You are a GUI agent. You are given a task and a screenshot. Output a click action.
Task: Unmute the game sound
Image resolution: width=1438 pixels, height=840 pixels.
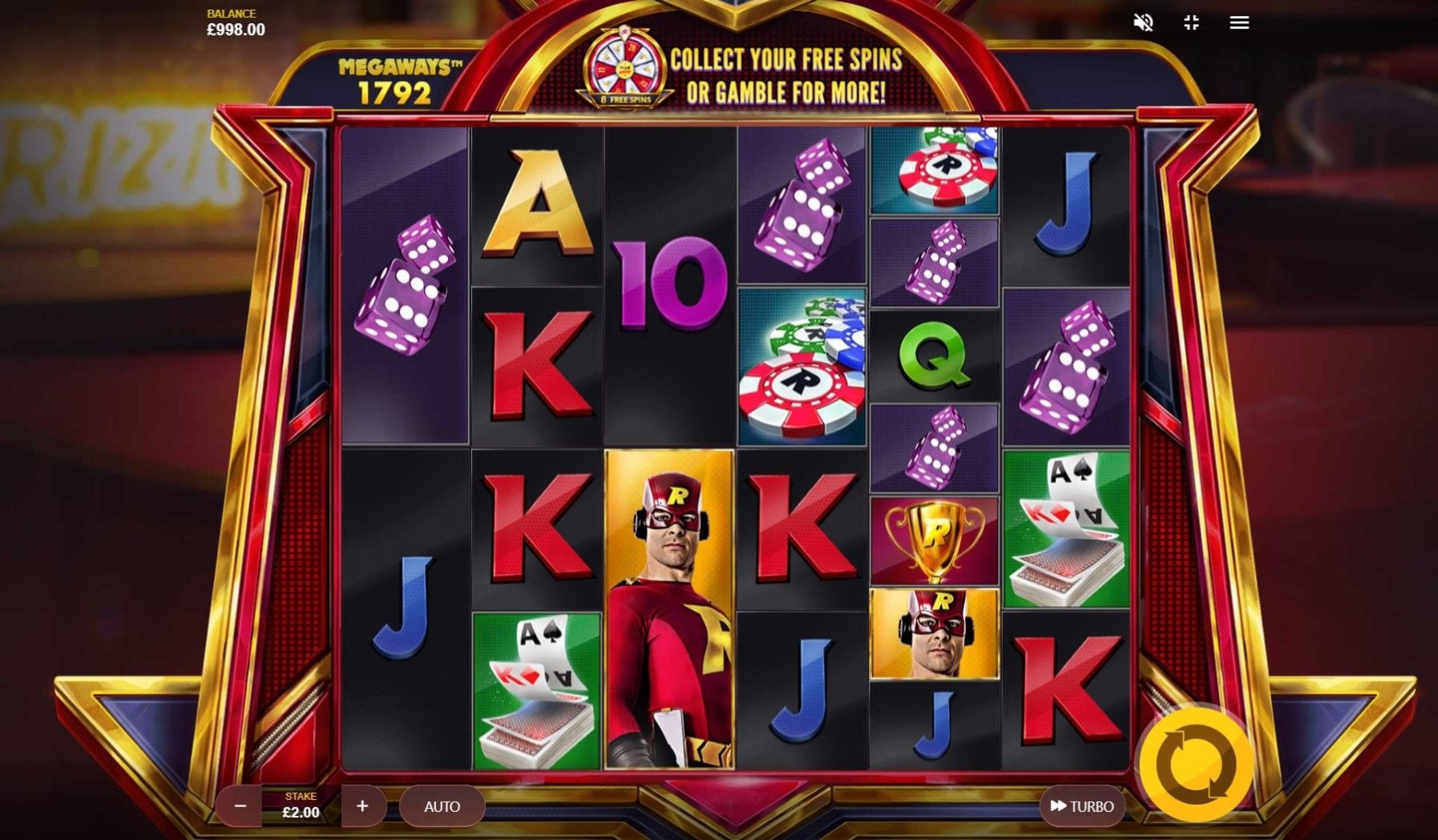pyautogui.click(x=1143, y=22)
